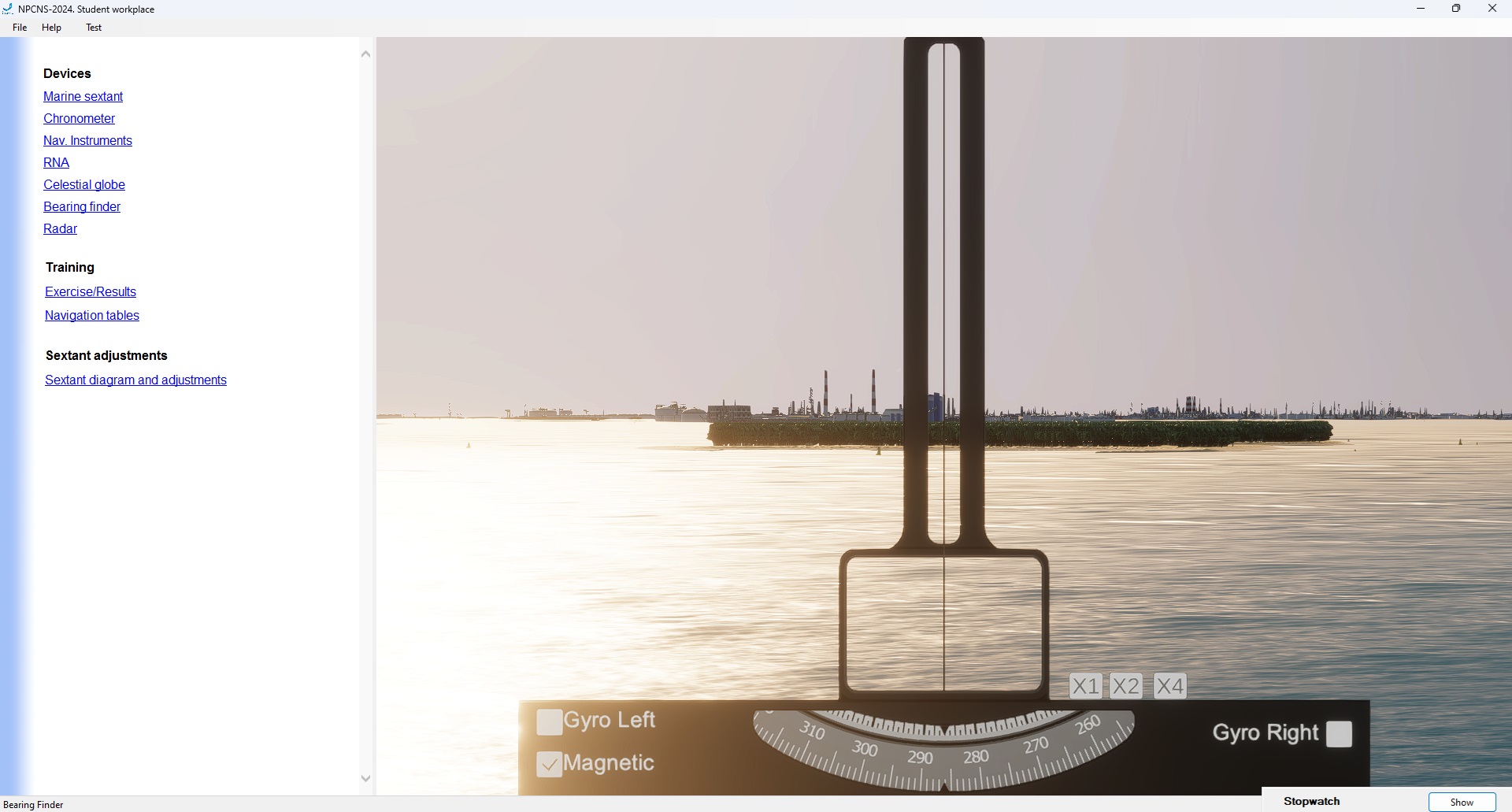Set zoom to X1
Screen dimensions: 1512x812
pos(1085,686)
